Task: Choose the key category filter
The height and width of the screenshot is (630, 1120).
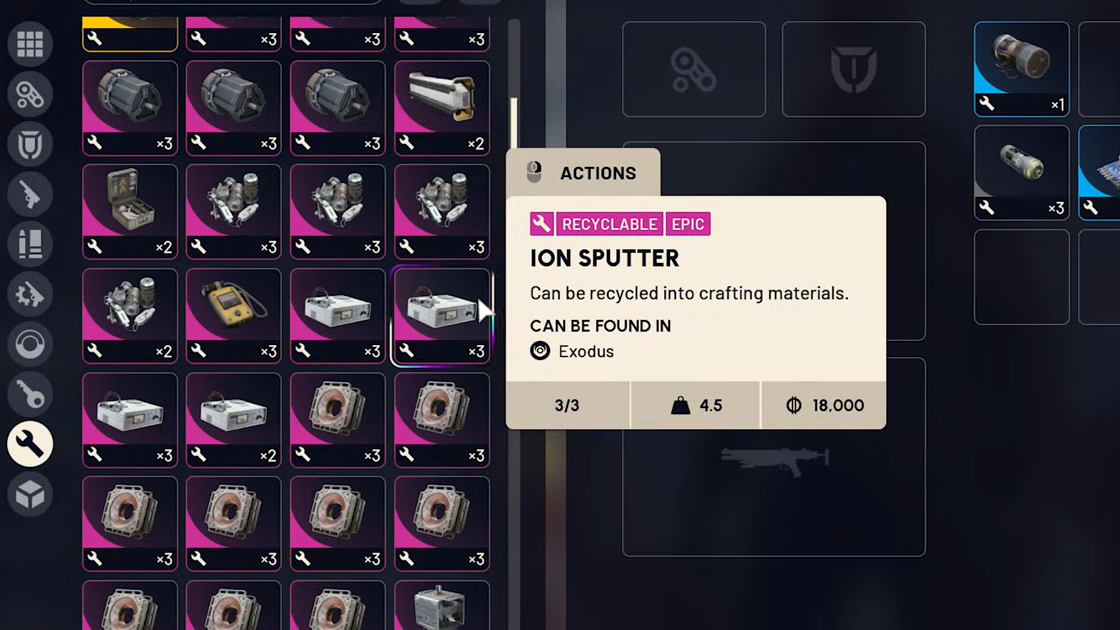Action: [x=30, y=395]
